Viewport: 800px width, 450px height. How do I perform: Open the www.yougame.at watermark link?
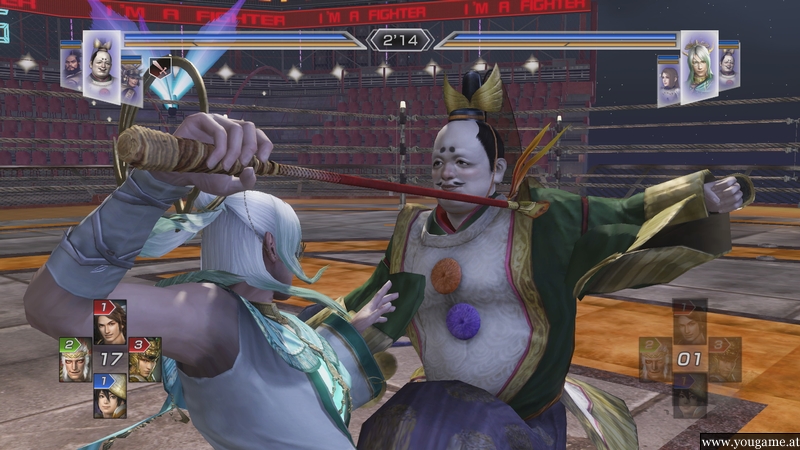click(748, 441)
